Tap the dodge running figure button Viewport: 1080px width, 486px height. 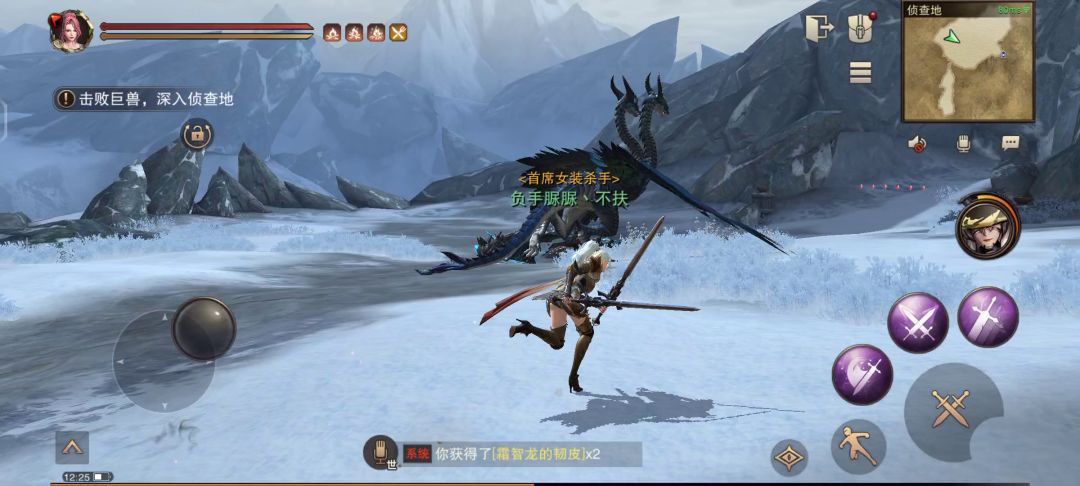(858, 446)
